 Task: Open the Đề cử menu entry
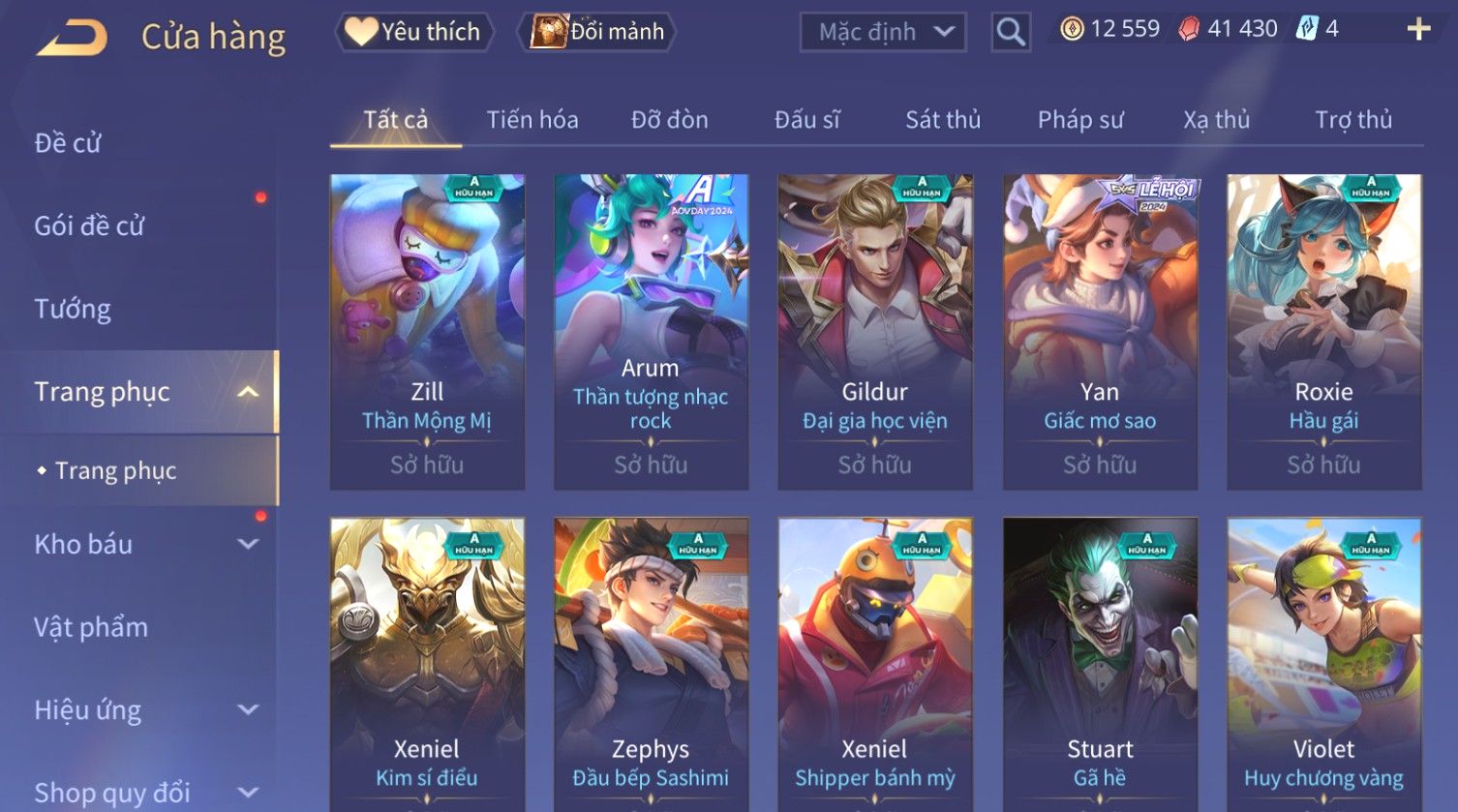point(68,143)
